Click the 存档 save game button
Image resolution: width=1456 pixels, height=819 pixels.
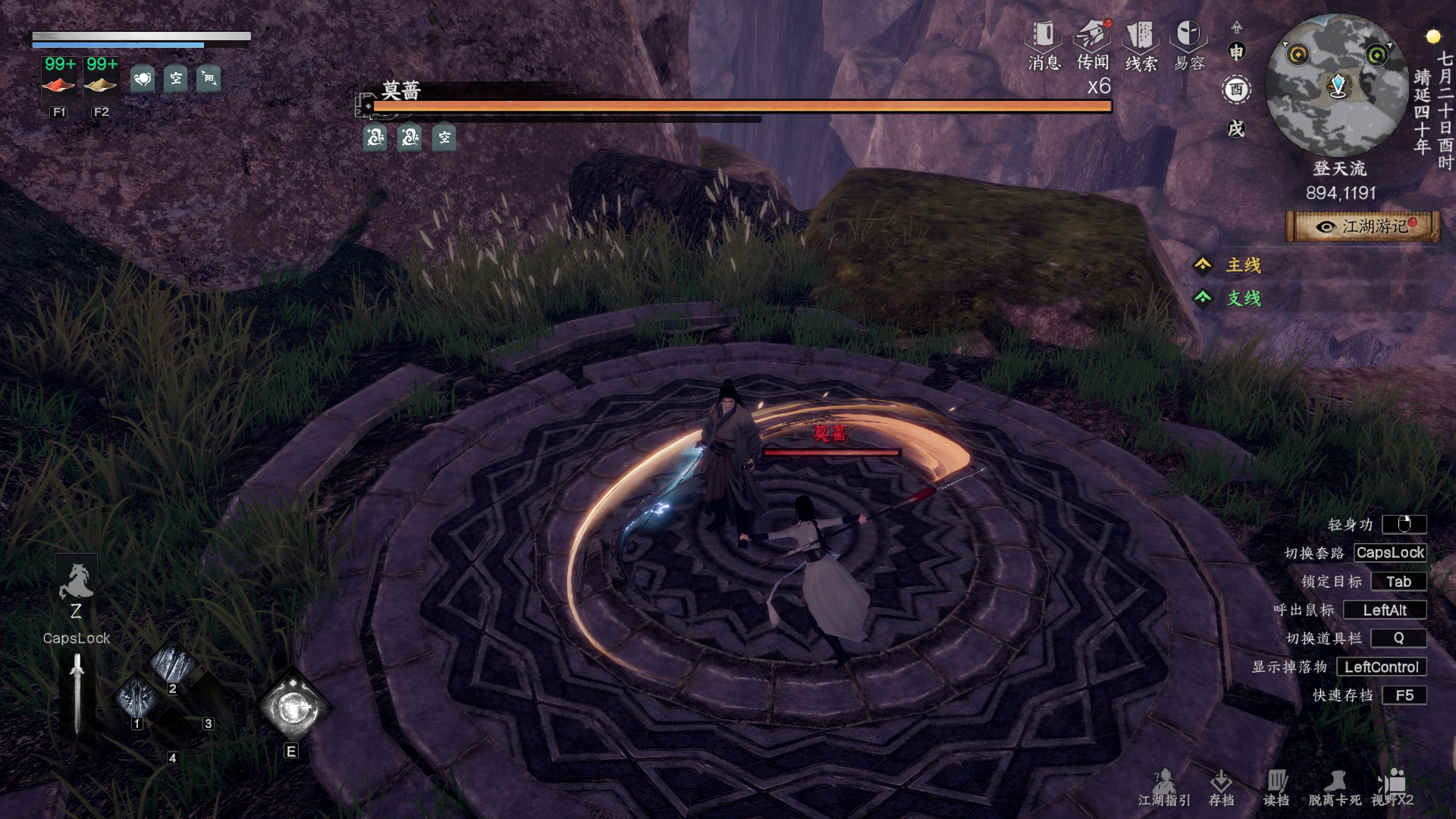pos(1221,787)
